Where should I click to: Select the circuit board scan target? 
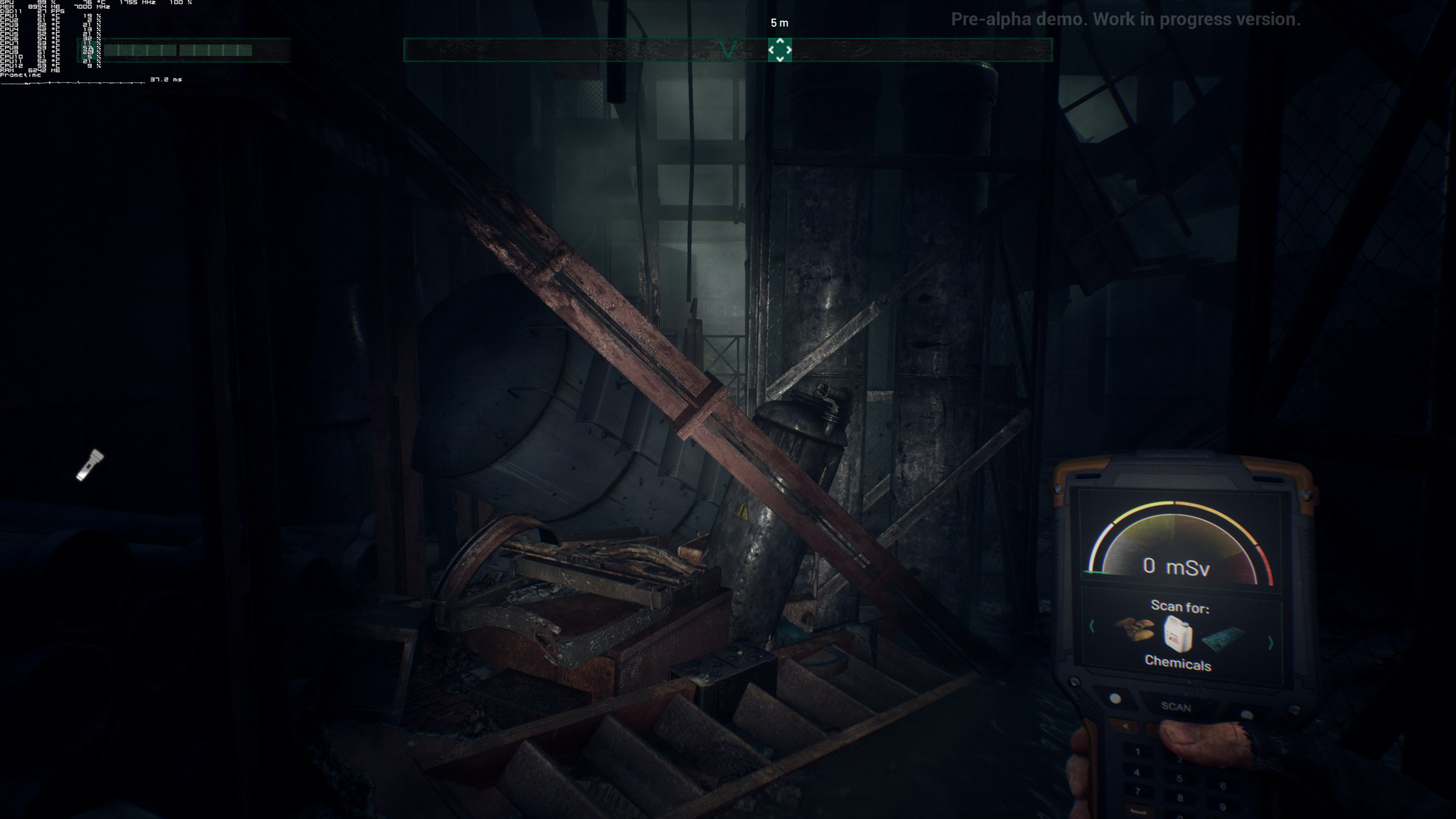[x=1223, y=638]
